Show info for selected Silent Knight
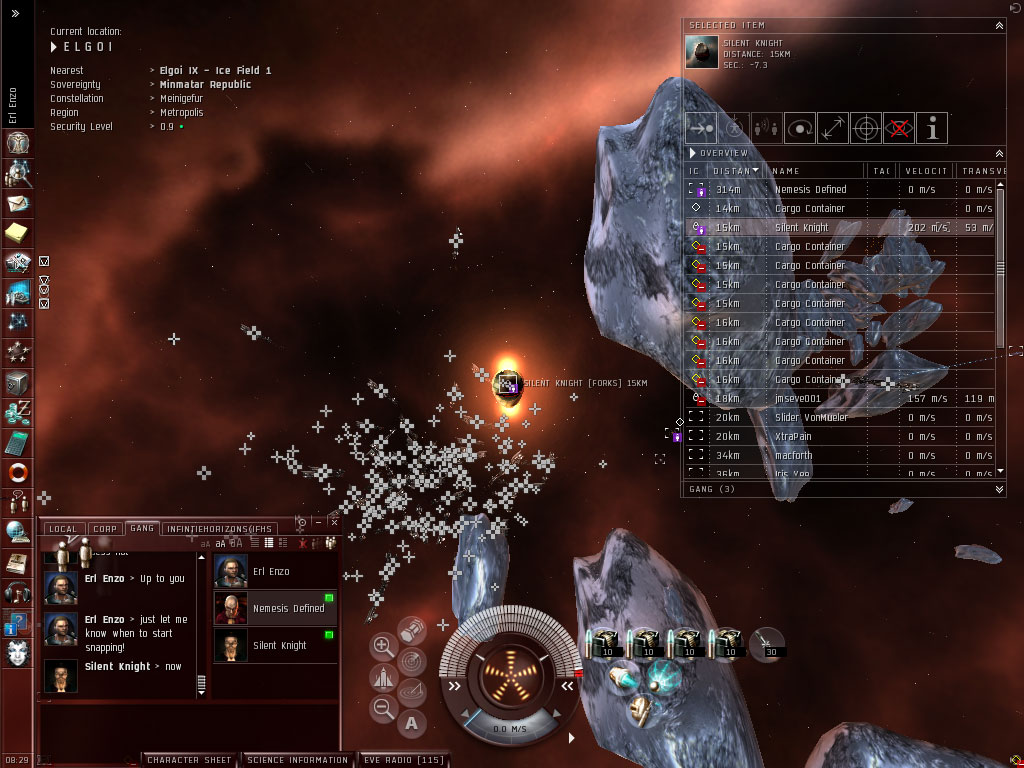The height and width of the screenshot is (768, 1024). 932,127
